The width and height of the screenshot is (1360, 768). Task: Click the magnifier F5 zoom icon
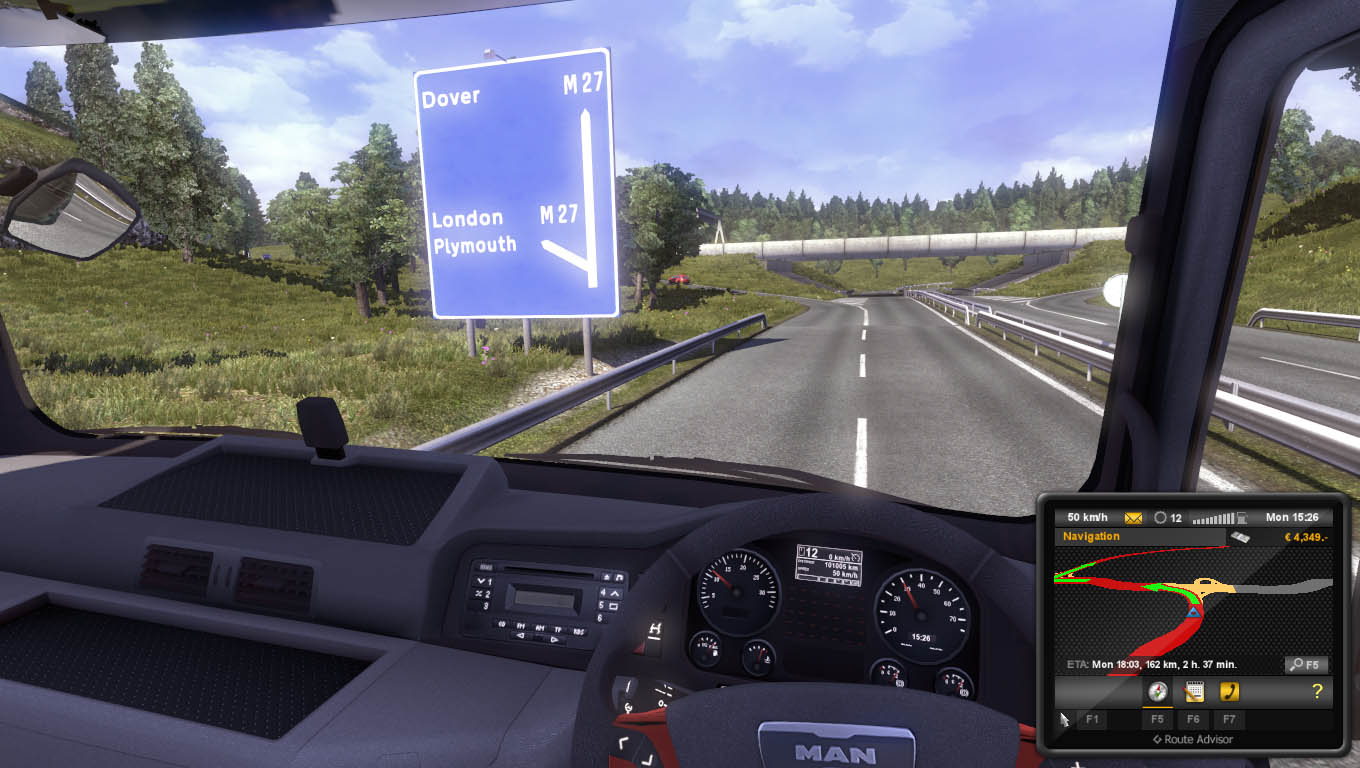(x=1305, y=663)
